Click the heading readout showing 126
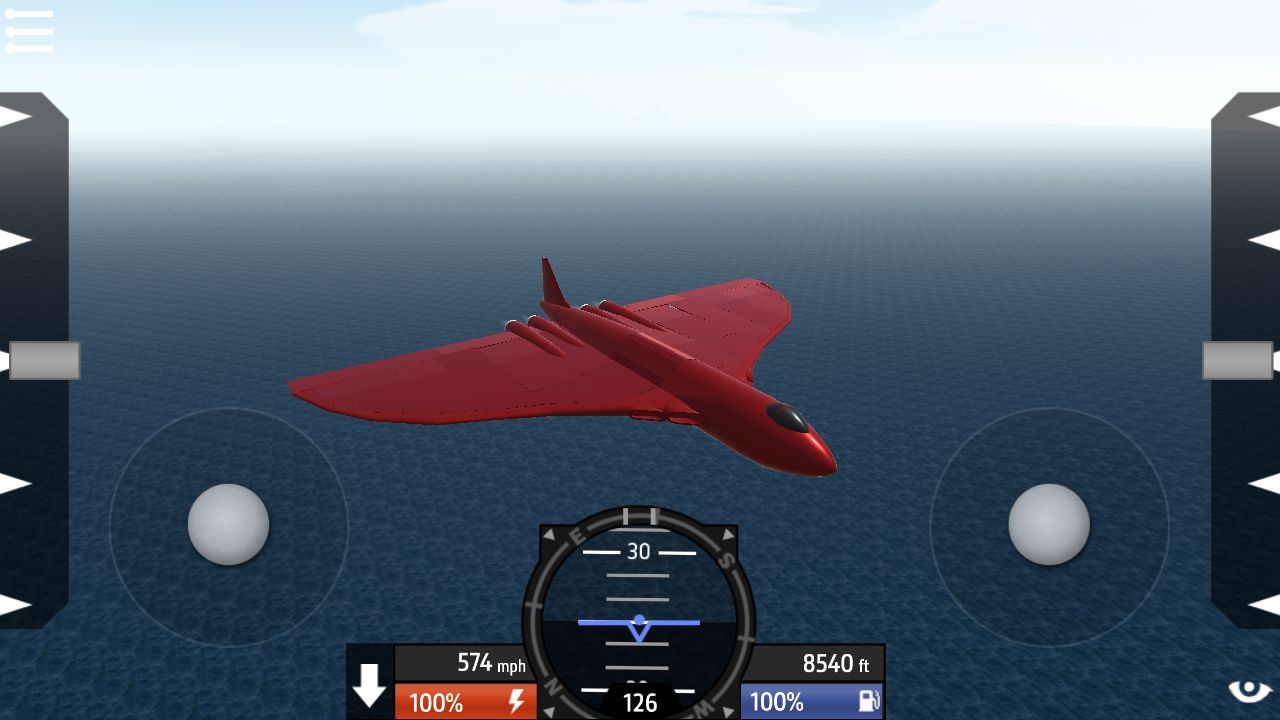The width and height of the screenshot is (1280, 720). (639, 703)
